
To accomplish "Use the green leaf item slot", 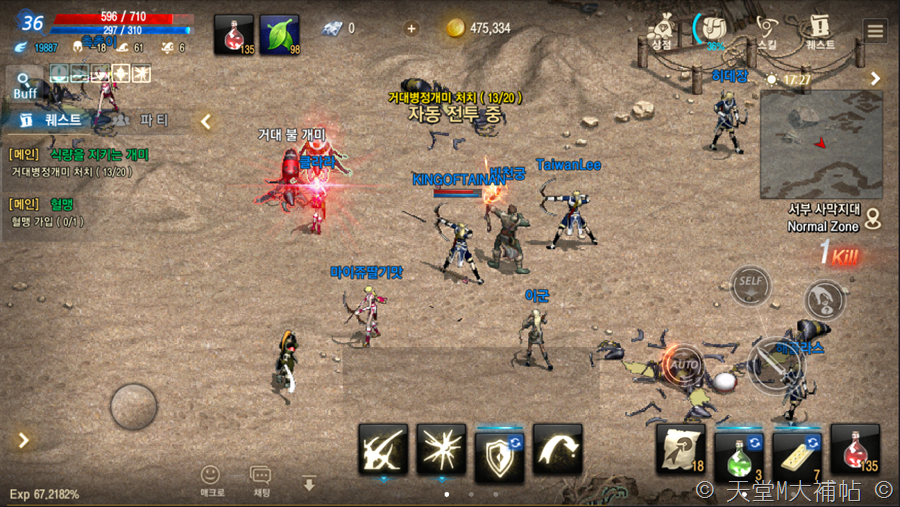I will 280,34.
